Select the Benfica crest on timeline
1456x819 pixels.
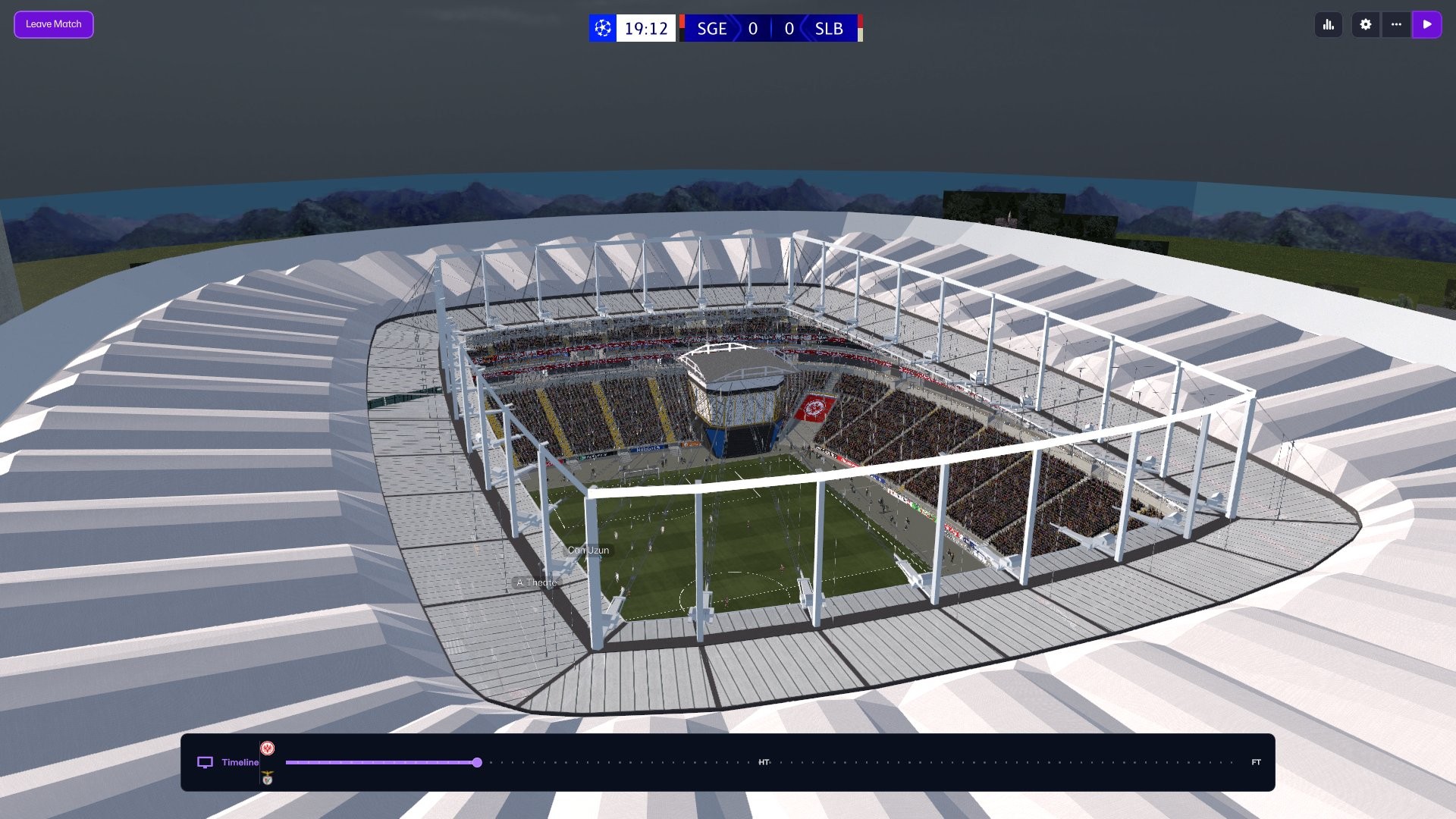click(268, 778)
